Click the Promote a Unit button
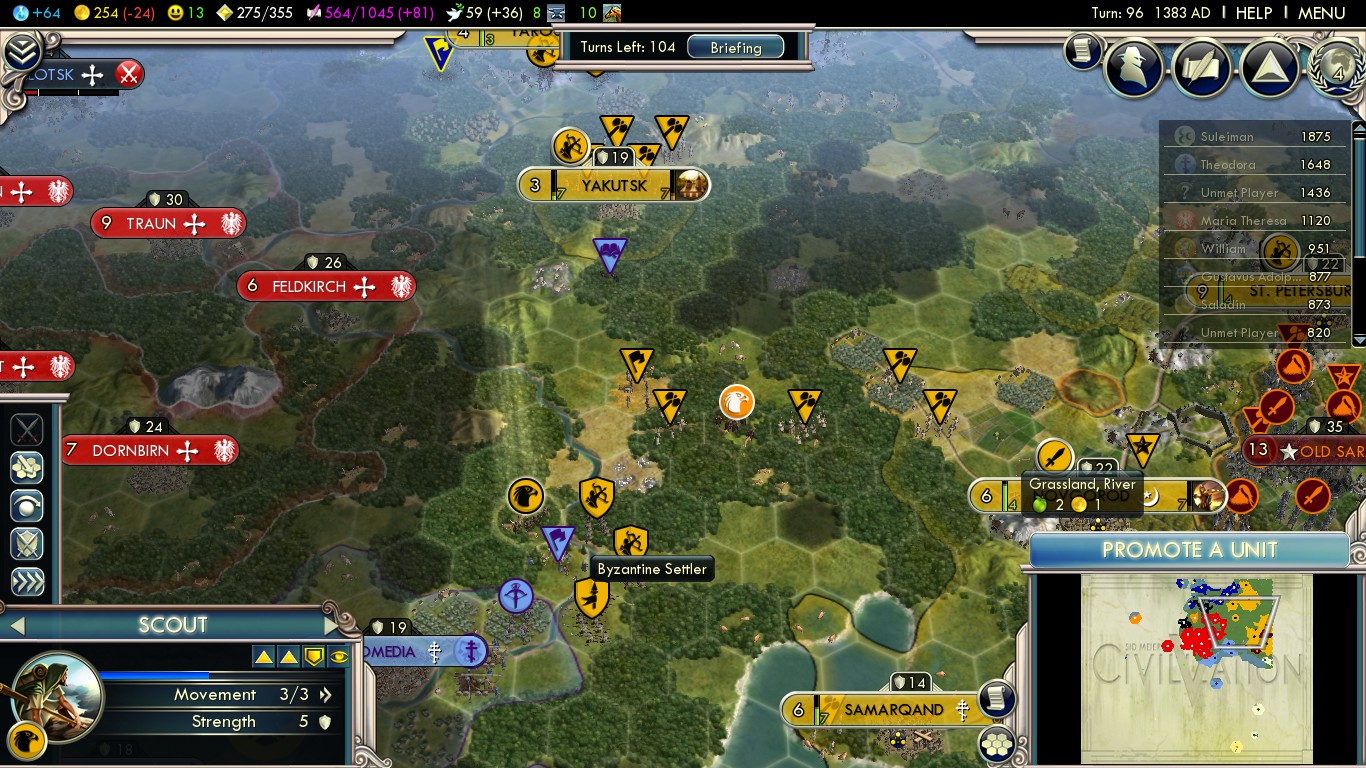The width and height of the screenshot is (1366, 768). pyautogui.click(x=1189, y=550)
